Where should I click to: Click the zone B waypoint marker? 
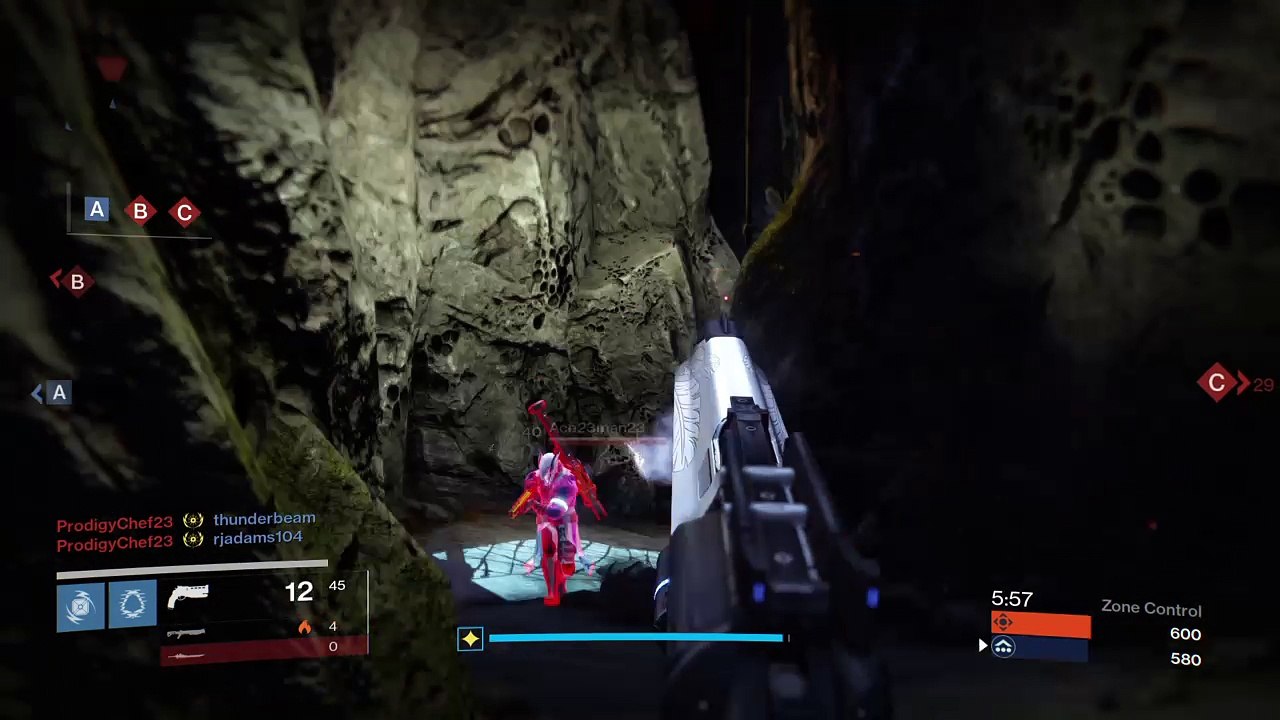click(x=76, y=282)
